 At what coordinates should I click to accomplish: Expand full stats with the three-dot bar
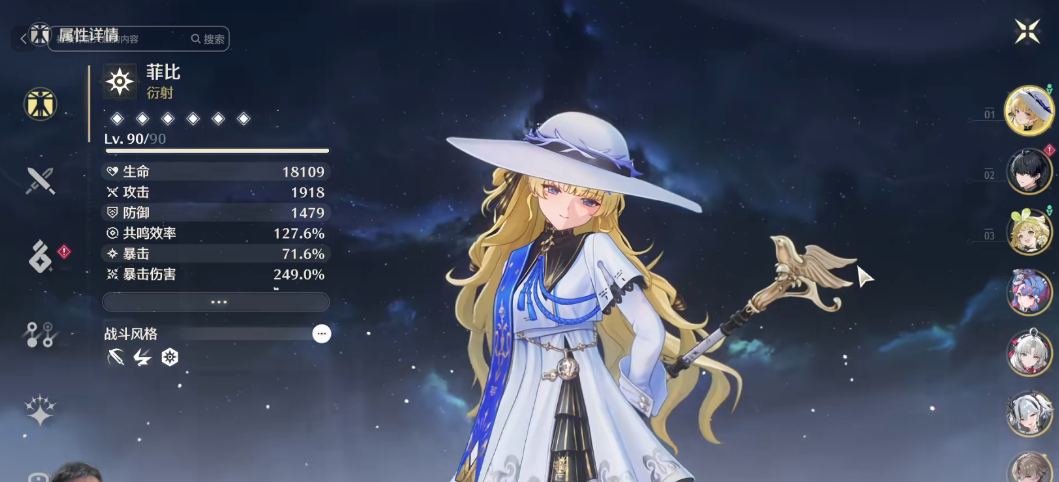tap(216, 302)
